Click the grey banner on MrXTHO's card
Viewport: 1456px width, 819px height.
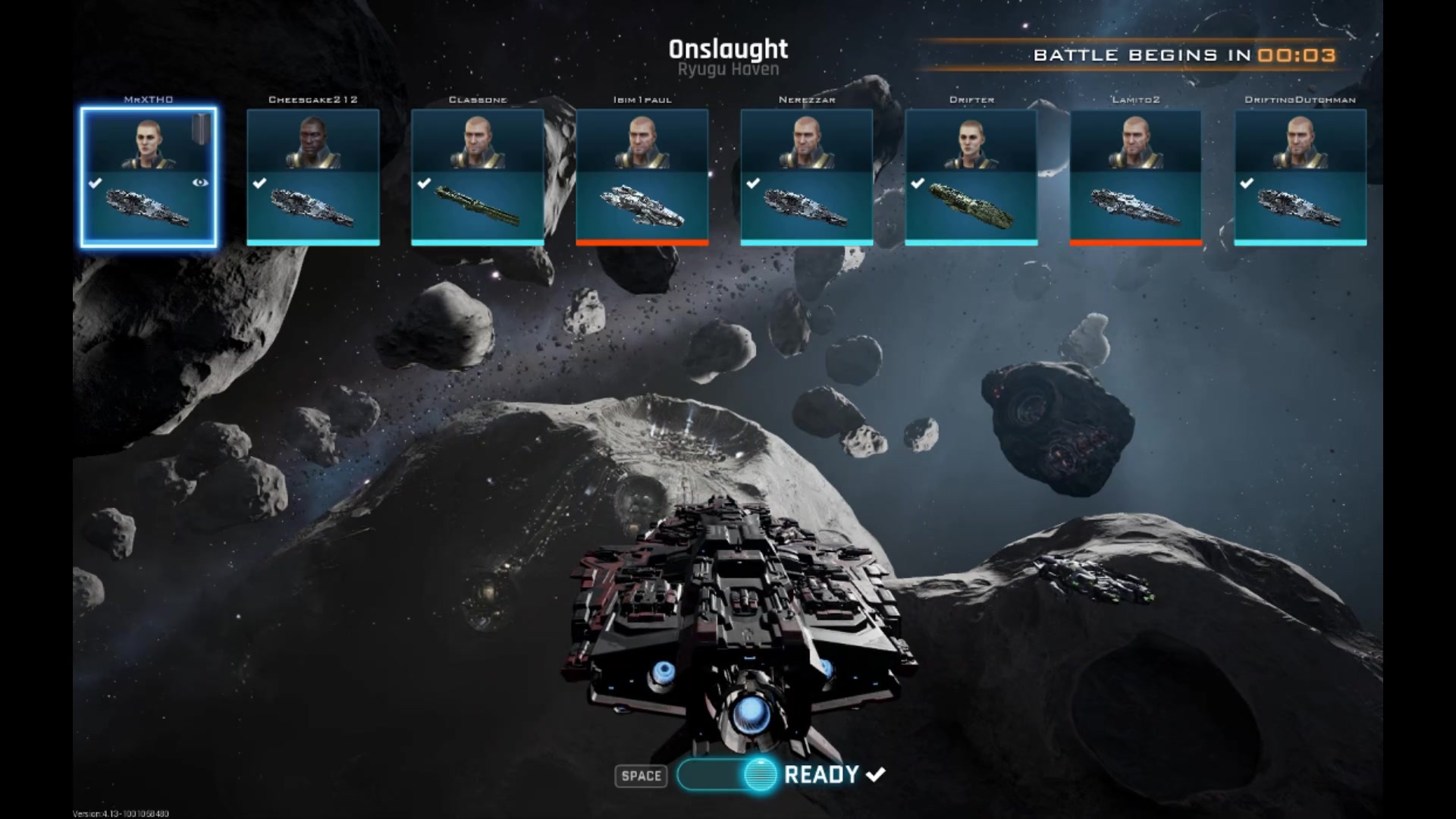coord(200,127)
